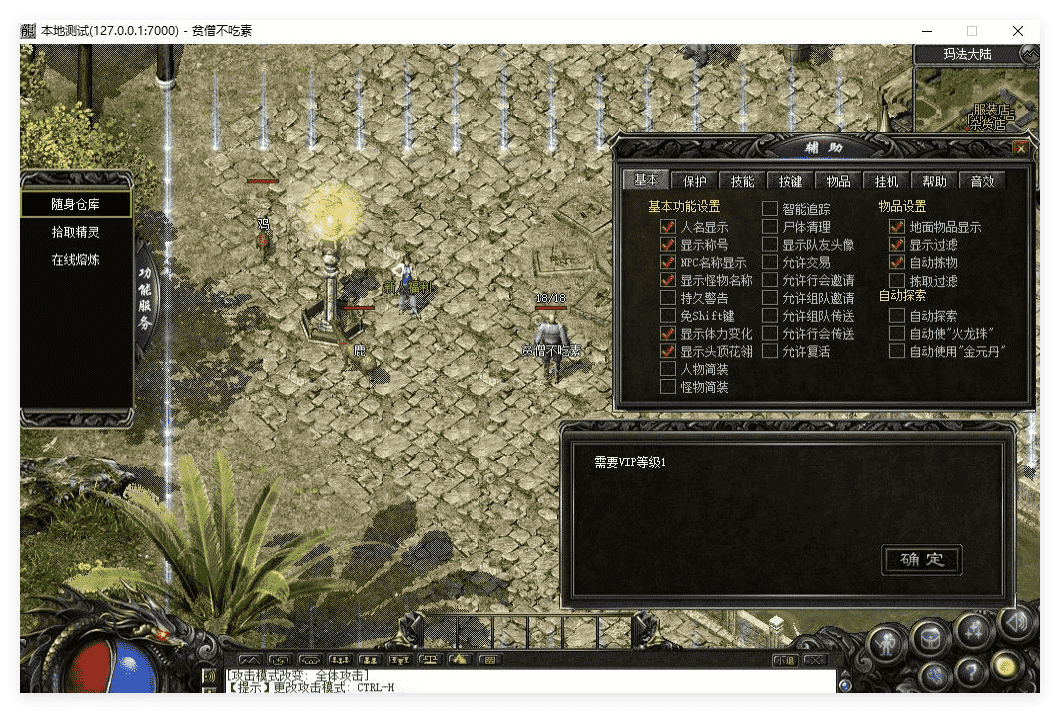This screenshot has height=713, width=1060.
Task: Switch to the 物品 tab
Action: pyautogui.click(x=838, y=181)
